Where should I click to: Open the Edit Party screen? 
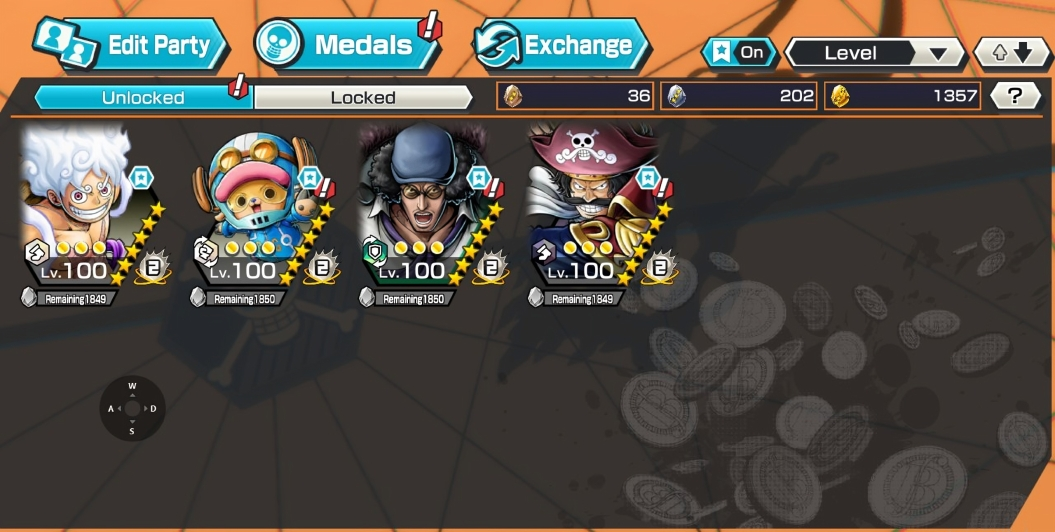click(x=130, y=45)
